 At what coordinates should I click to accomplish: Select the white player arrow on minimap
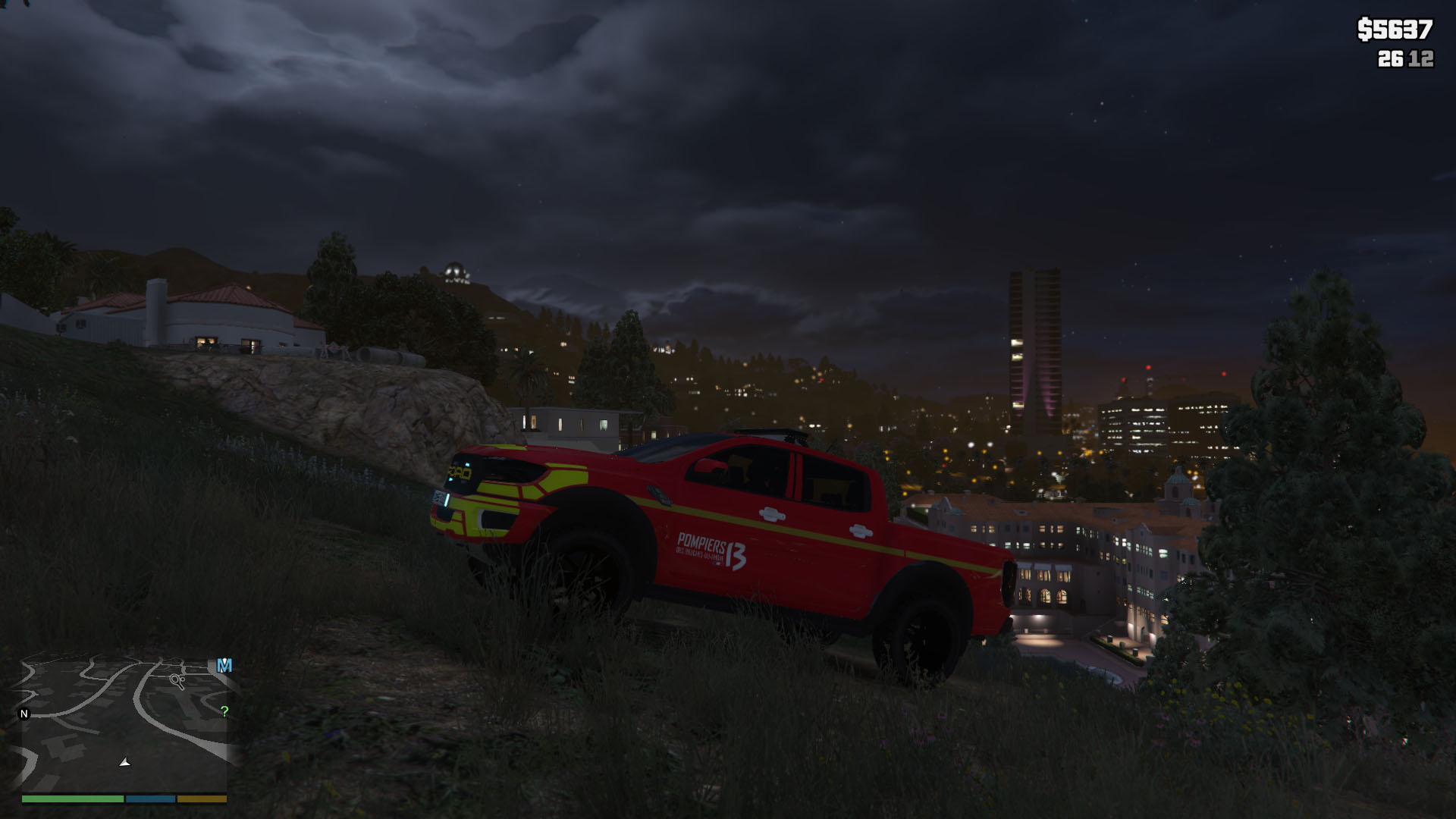[x=125, y=762]
